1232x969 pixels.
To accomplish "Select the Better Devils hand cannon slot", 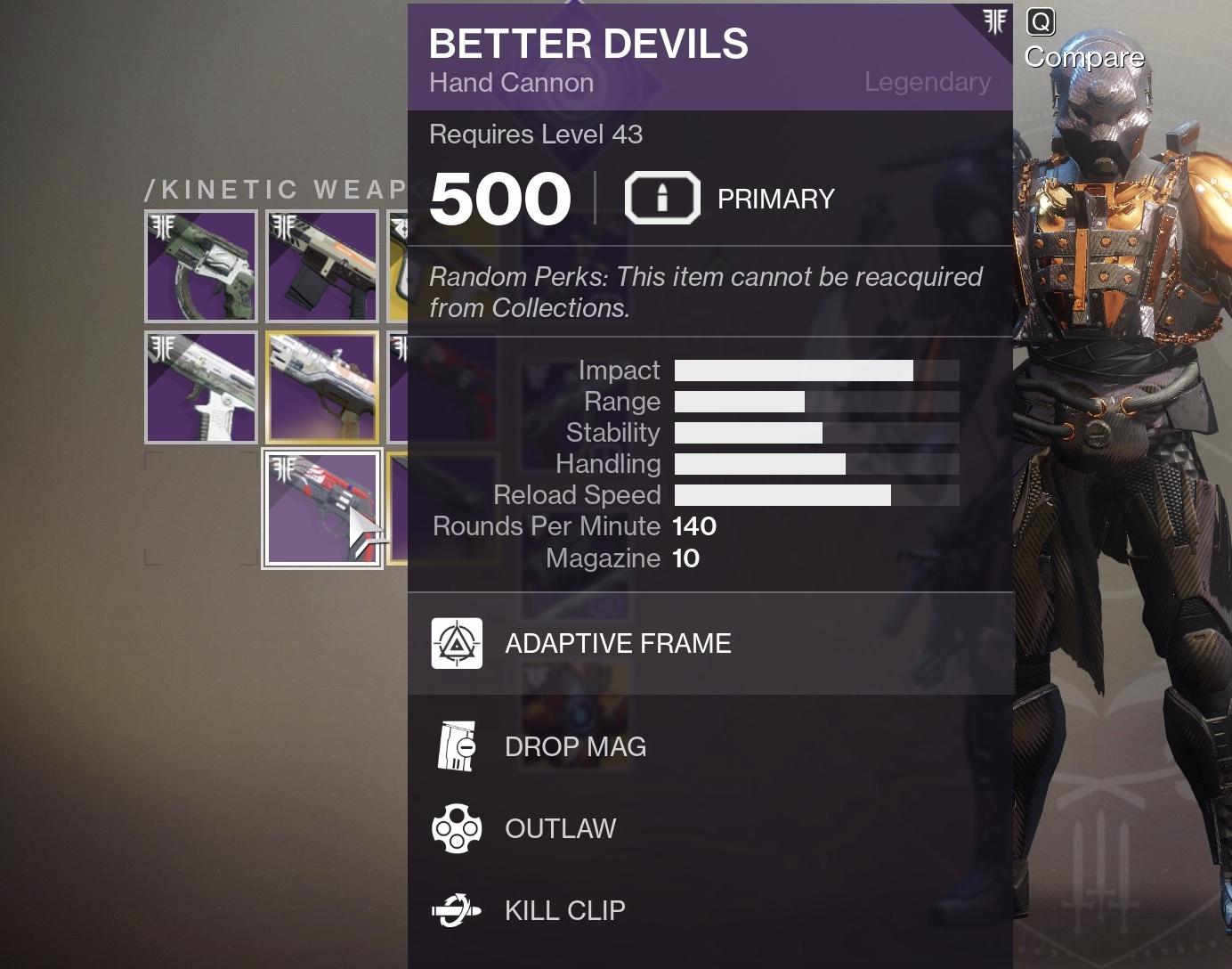I will pyautogui.click(x=321, y=509).
